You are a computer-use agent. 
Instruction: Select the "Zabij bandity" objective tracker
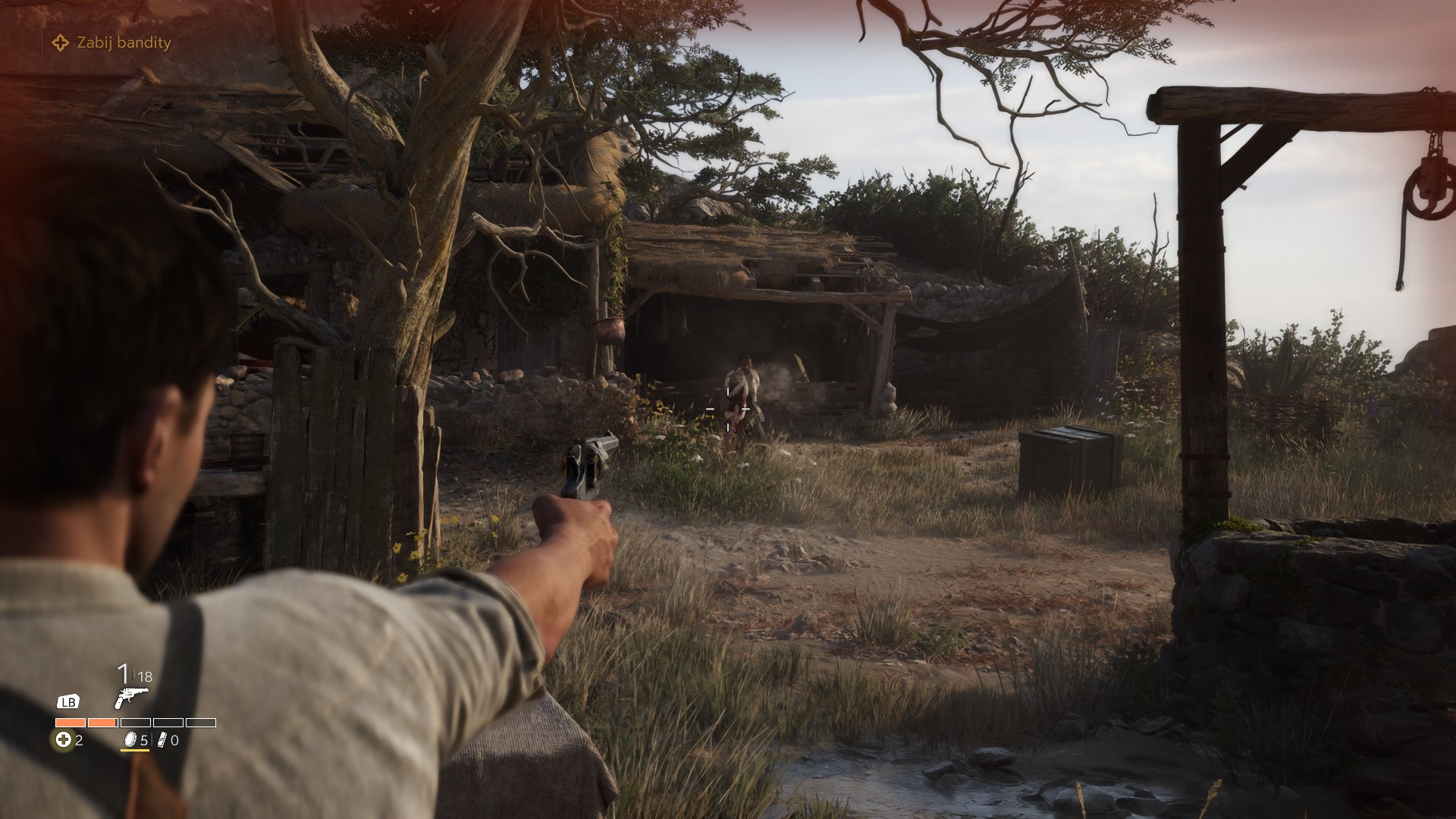pos(112,43)
